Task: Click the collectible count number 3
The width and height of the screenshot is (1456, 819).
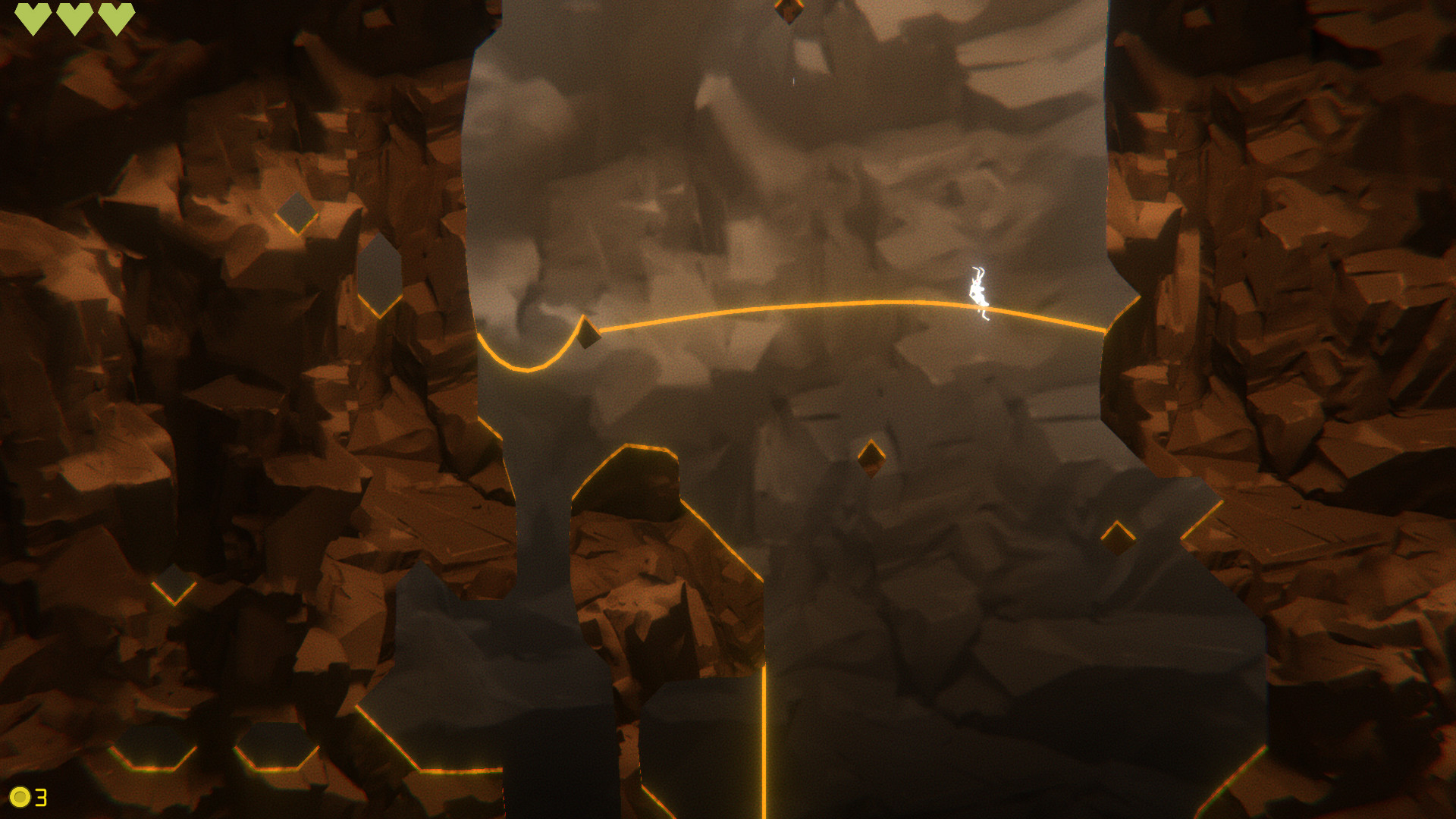Action: pos(39,797)
